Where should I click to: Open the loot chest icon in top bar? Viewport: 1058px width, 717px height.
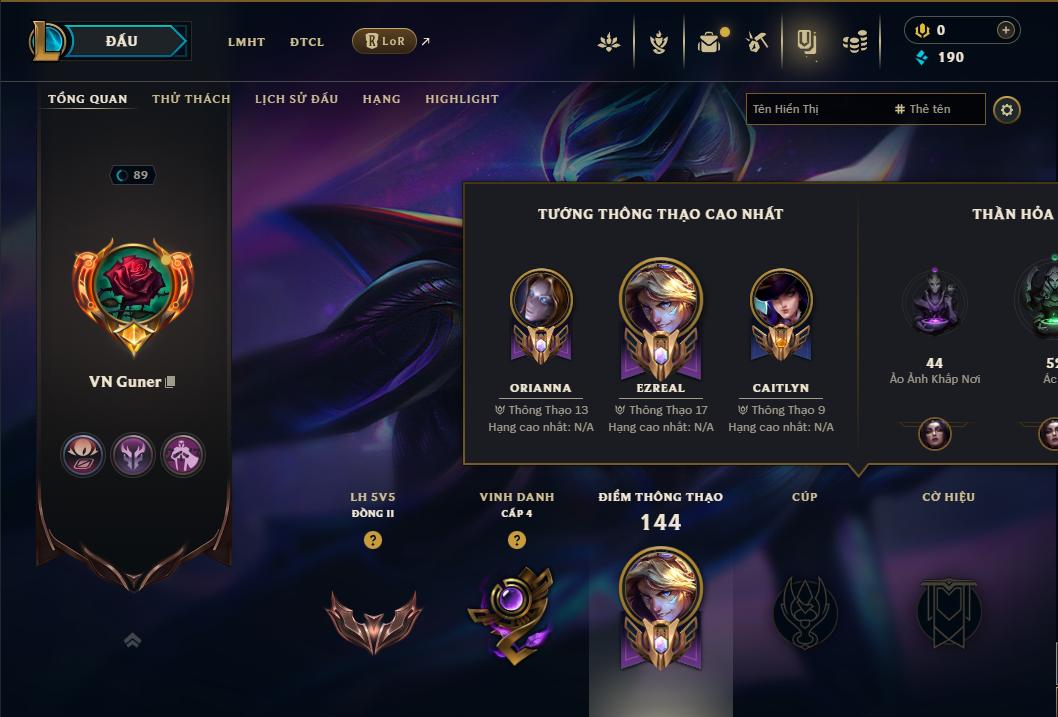coord(709,42)
